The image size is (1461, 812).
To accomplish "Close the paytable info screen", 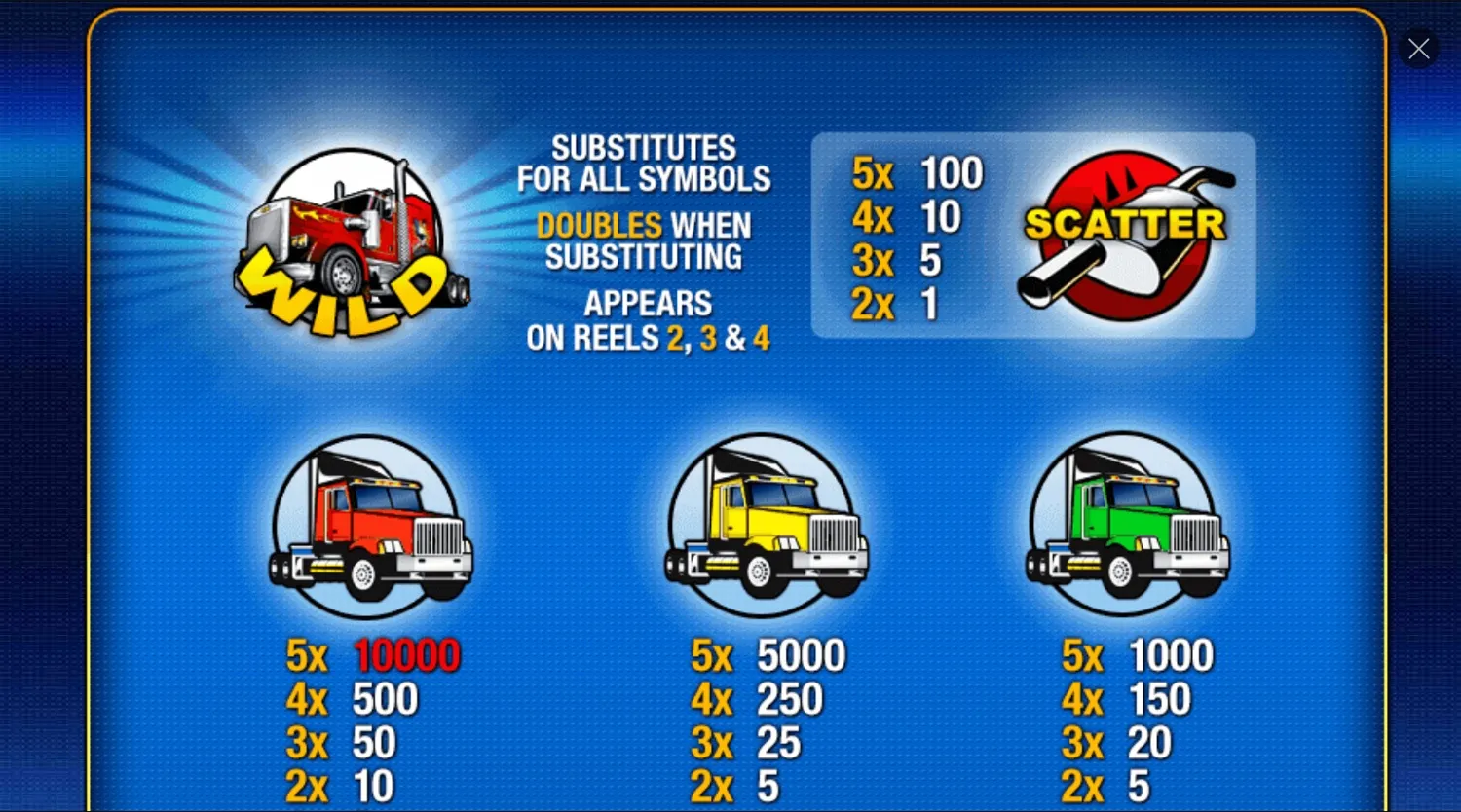I will point(1418,48).
